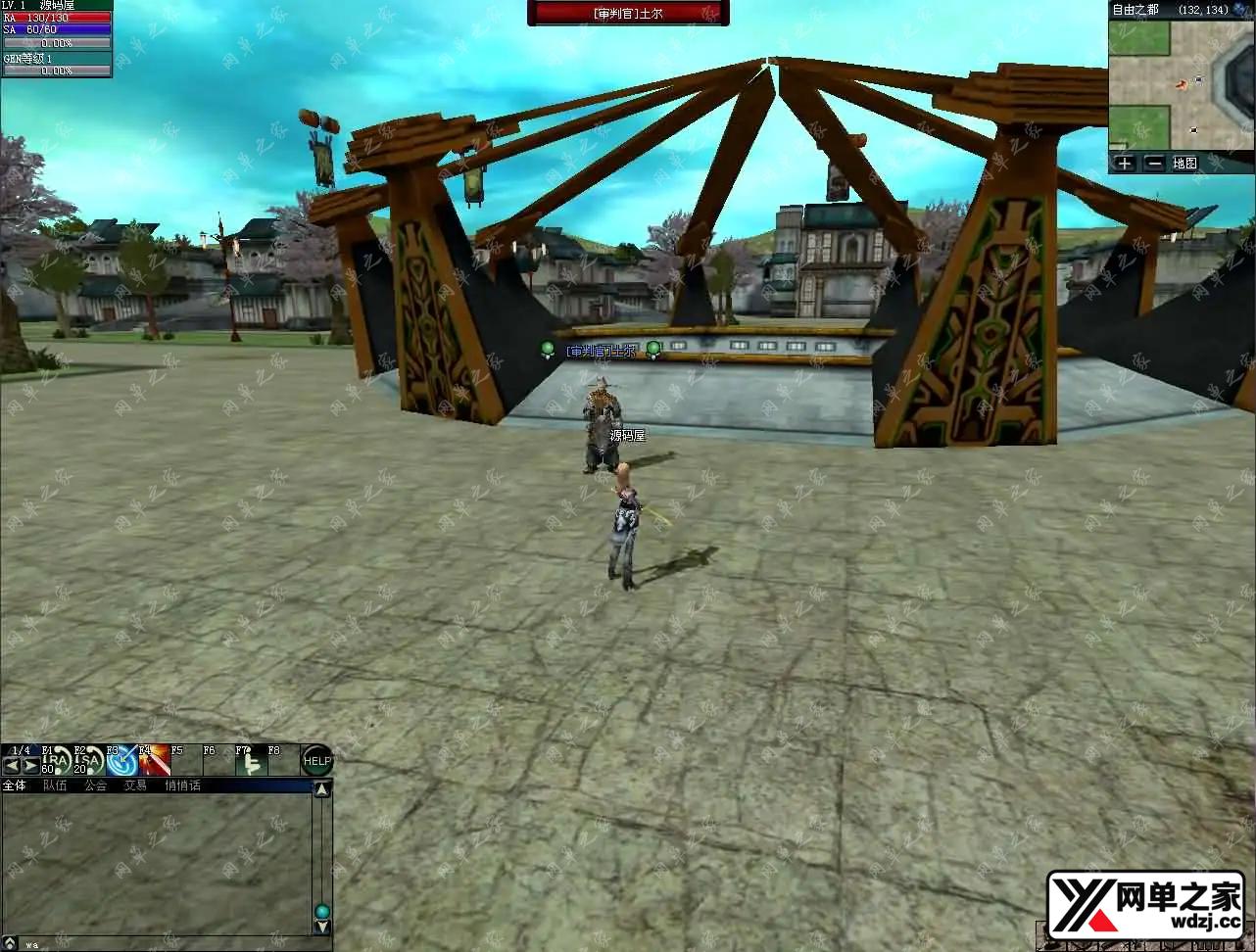Screen dimensions: 1256x952
Task: Use the SA potion in slot F2
Action: click(x=89, y=761)
